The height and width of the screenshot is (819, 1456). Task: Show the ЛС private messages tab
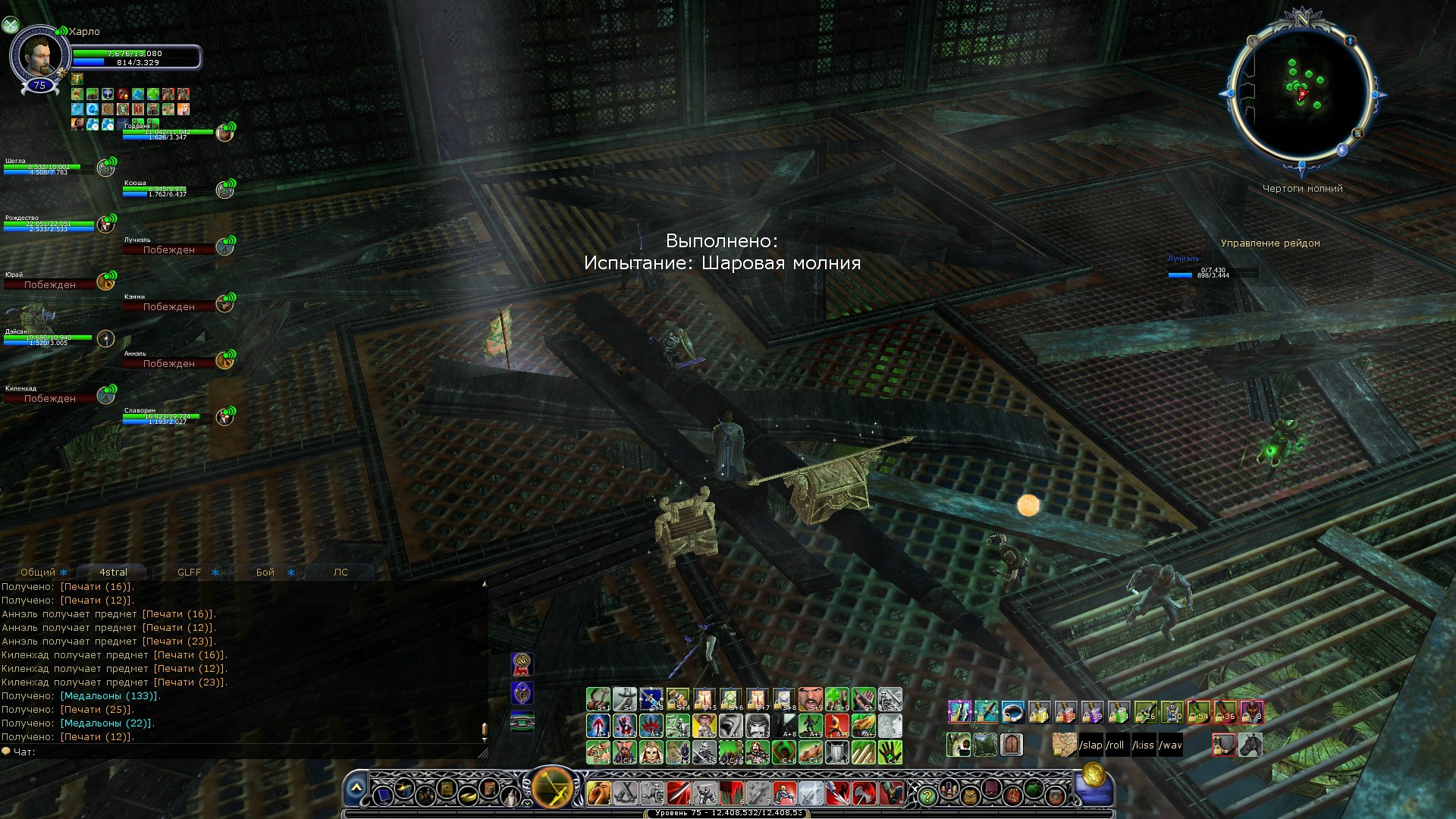tap(340, 572)
